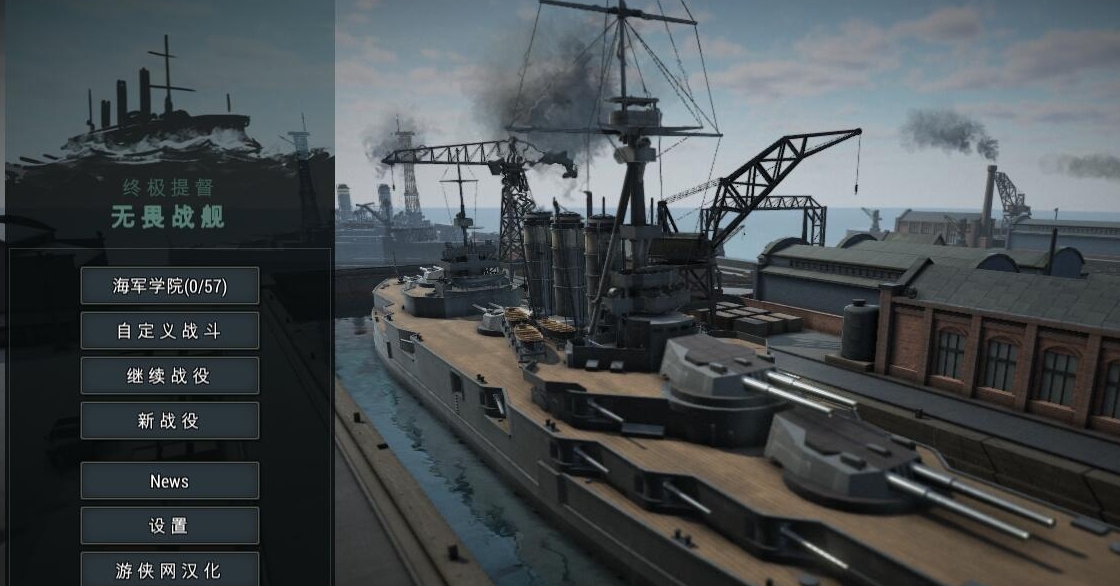Viewport: 1120px width, 586px height.
Task: Open the 海军学院(0/57) naval academy menu
Action: pyautogui.click(x=169, y=286)
